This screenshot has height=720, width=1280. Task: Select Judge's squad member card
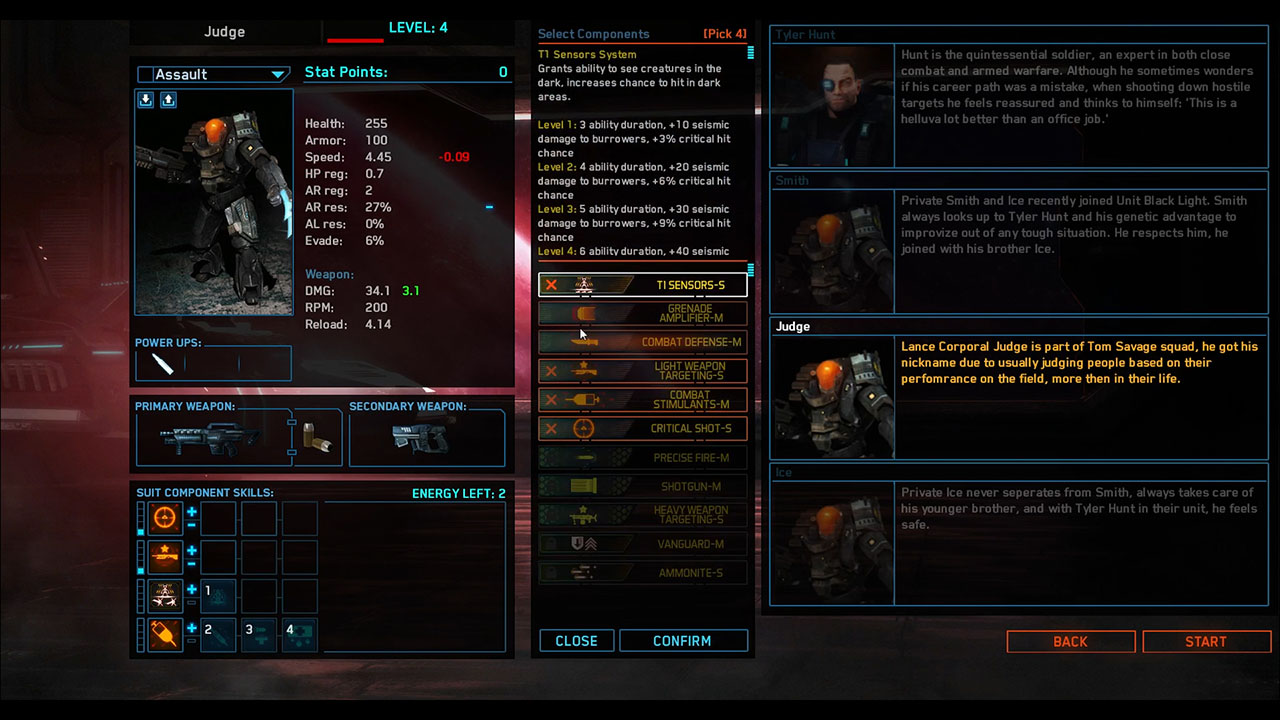[1019, 390]
